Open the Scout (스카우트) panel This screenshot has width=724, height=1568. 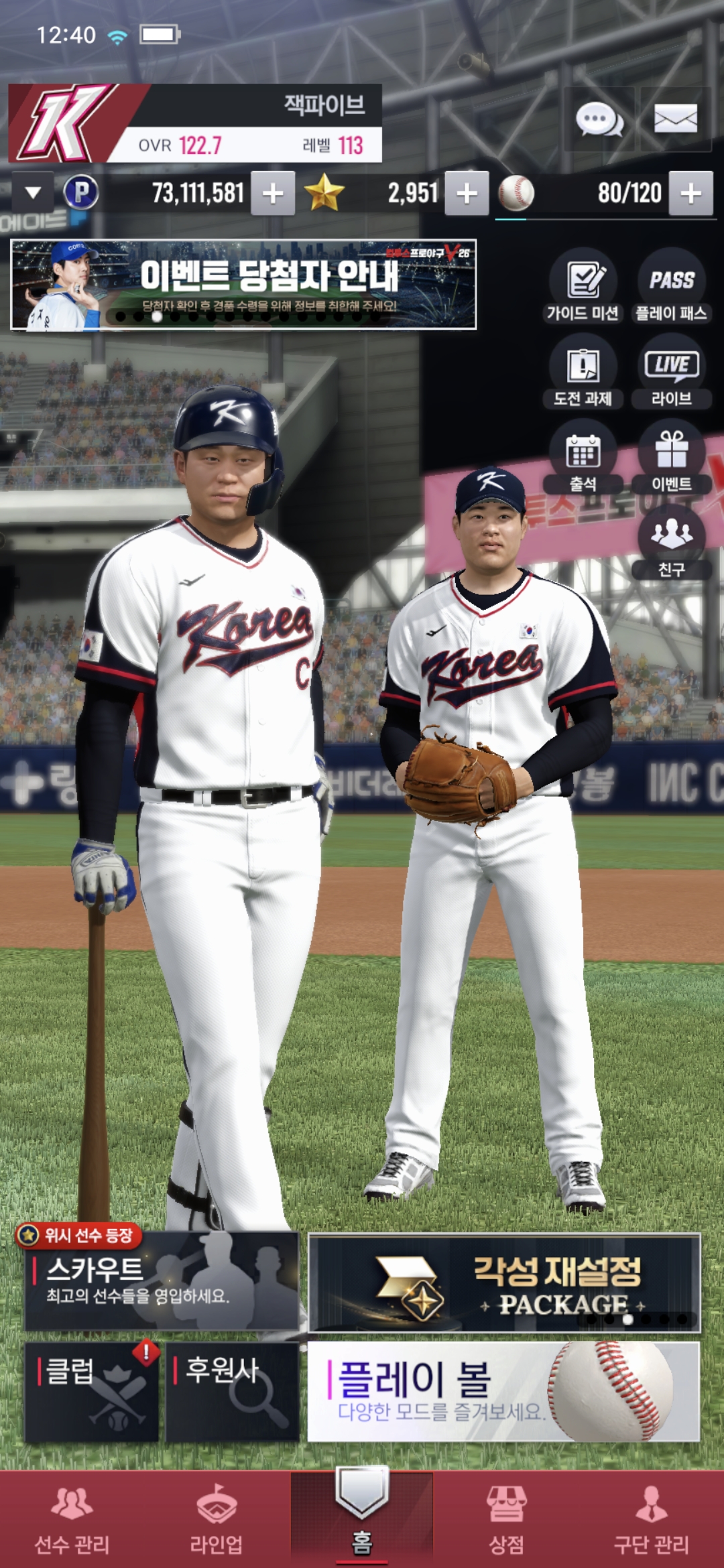[162, 1281]
